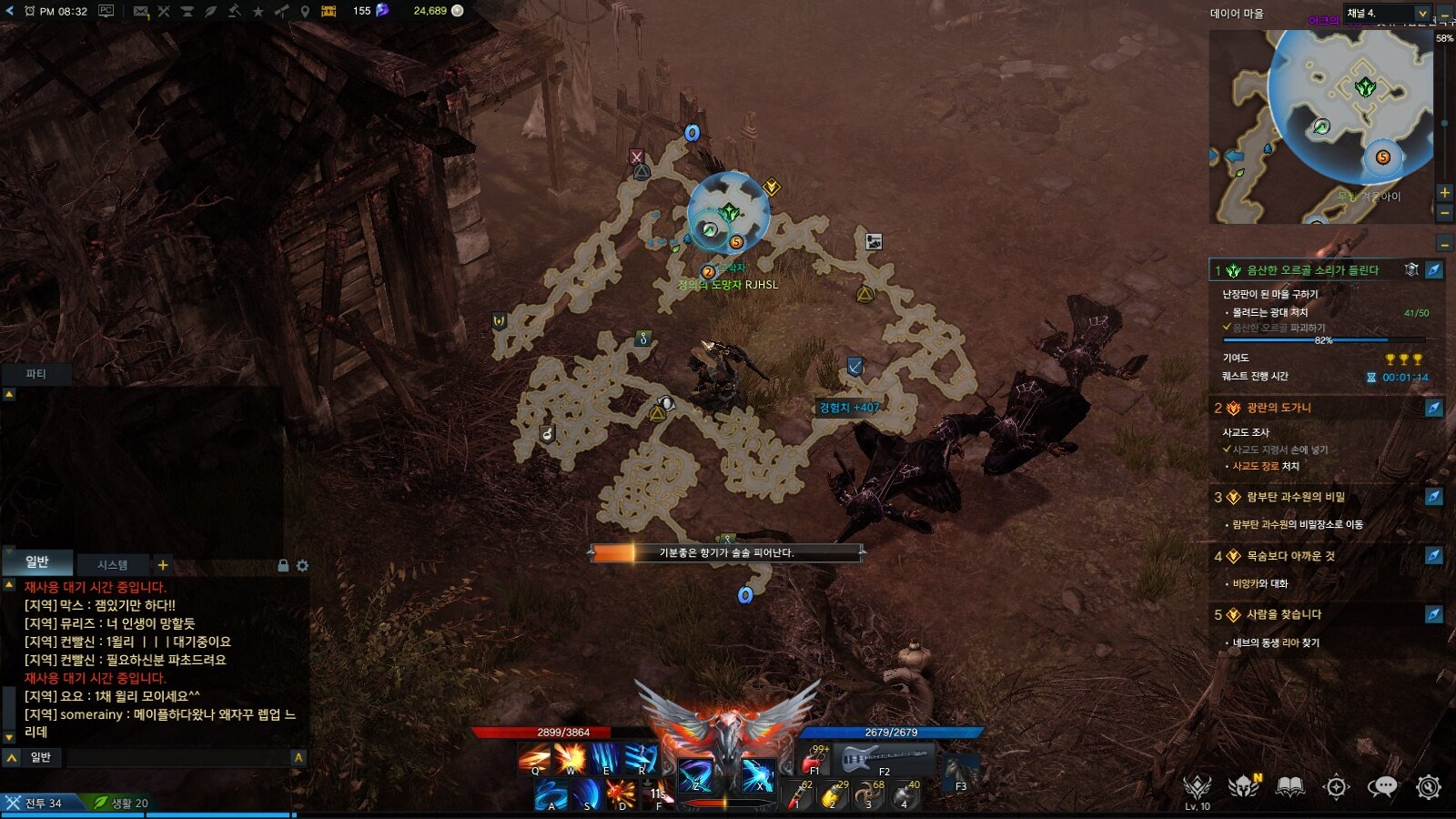
Task: Click the circular minimap
Action: pos(1350,105)
